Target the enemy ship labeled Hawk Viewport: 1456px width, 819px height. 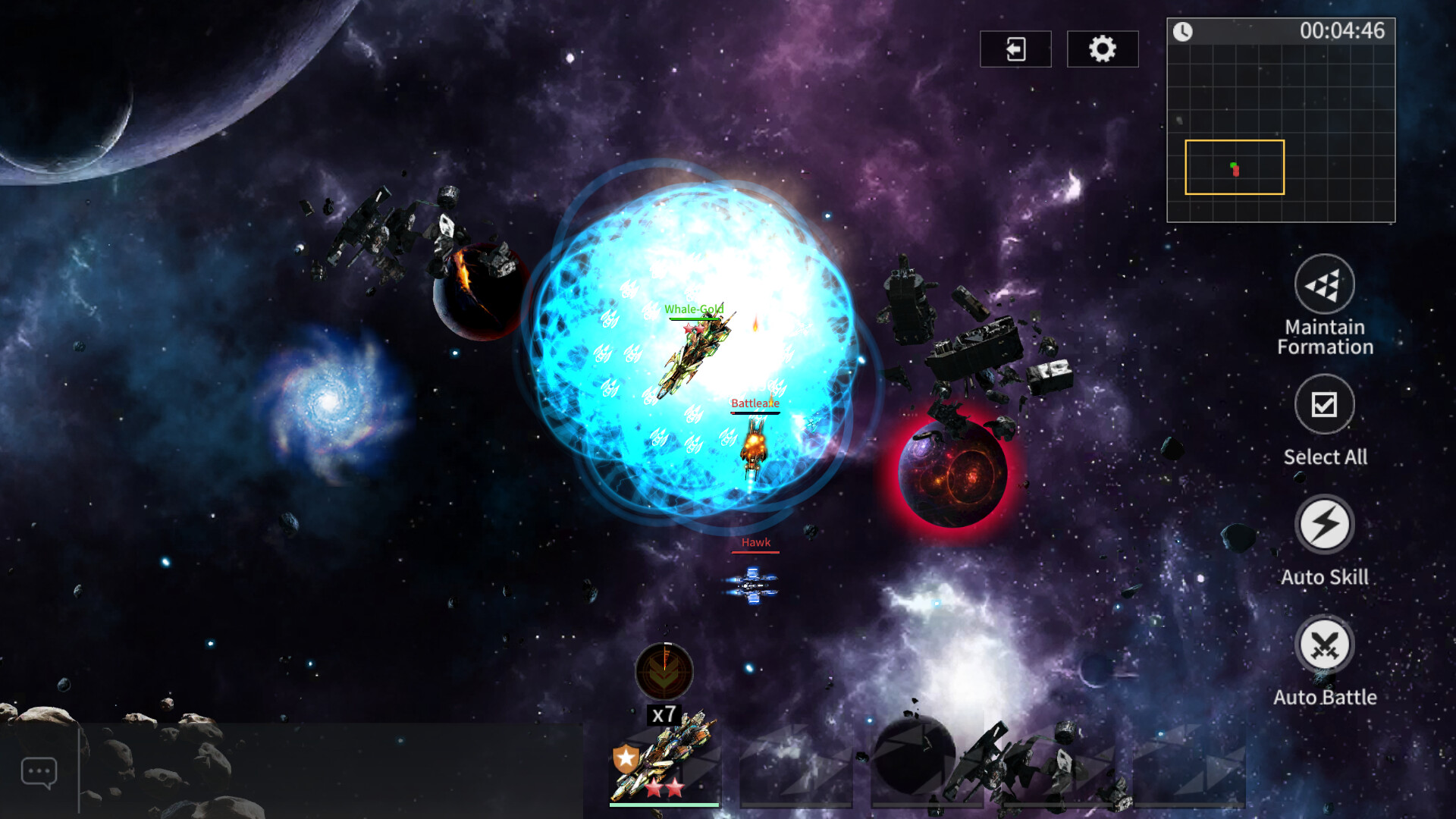(755, 542)
